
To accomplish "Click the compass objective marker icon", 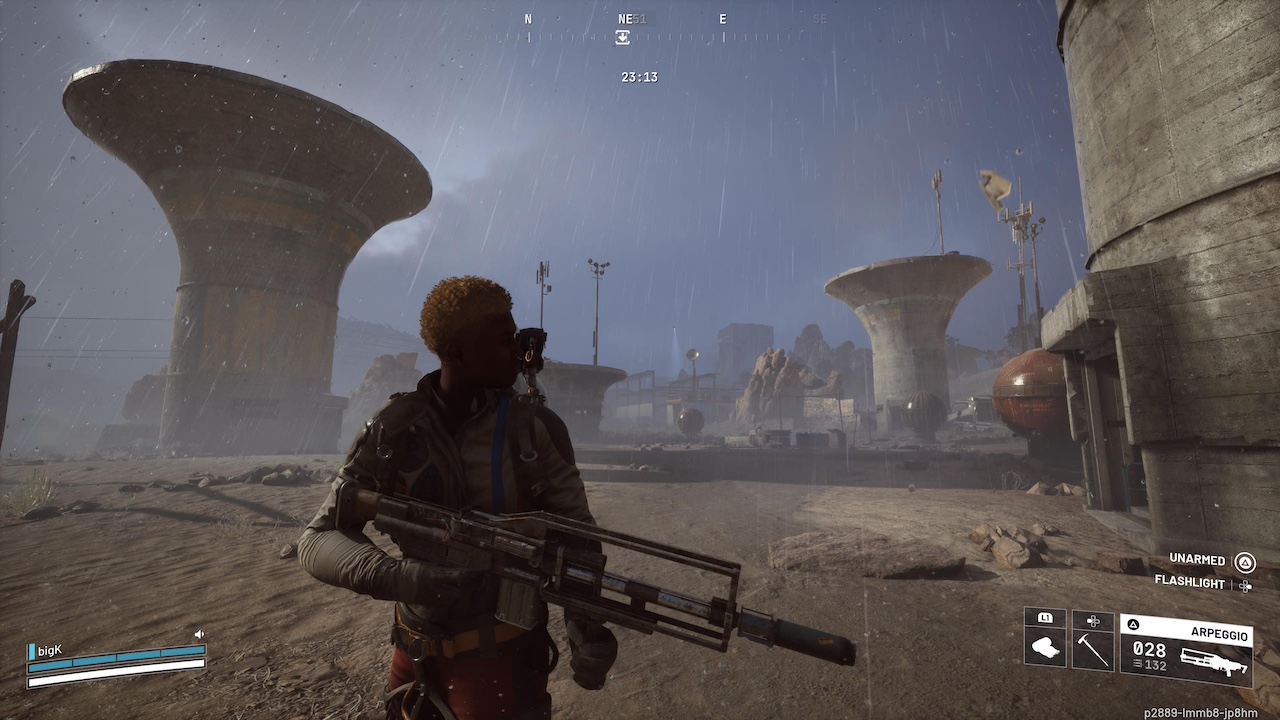I will click(622, 37).
